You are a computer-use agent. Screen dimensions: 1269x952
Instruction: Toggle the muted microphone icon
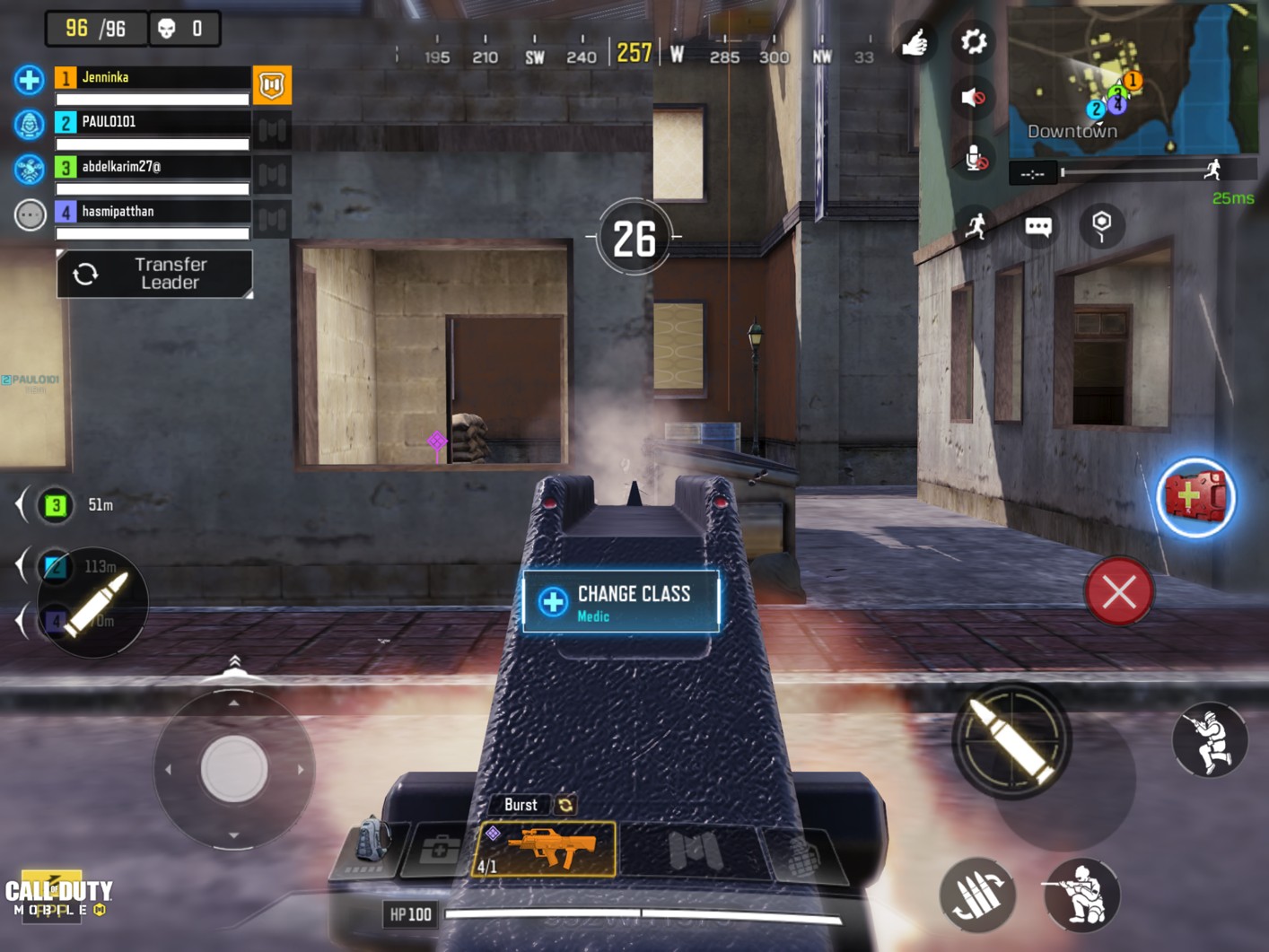coord(975,159)
